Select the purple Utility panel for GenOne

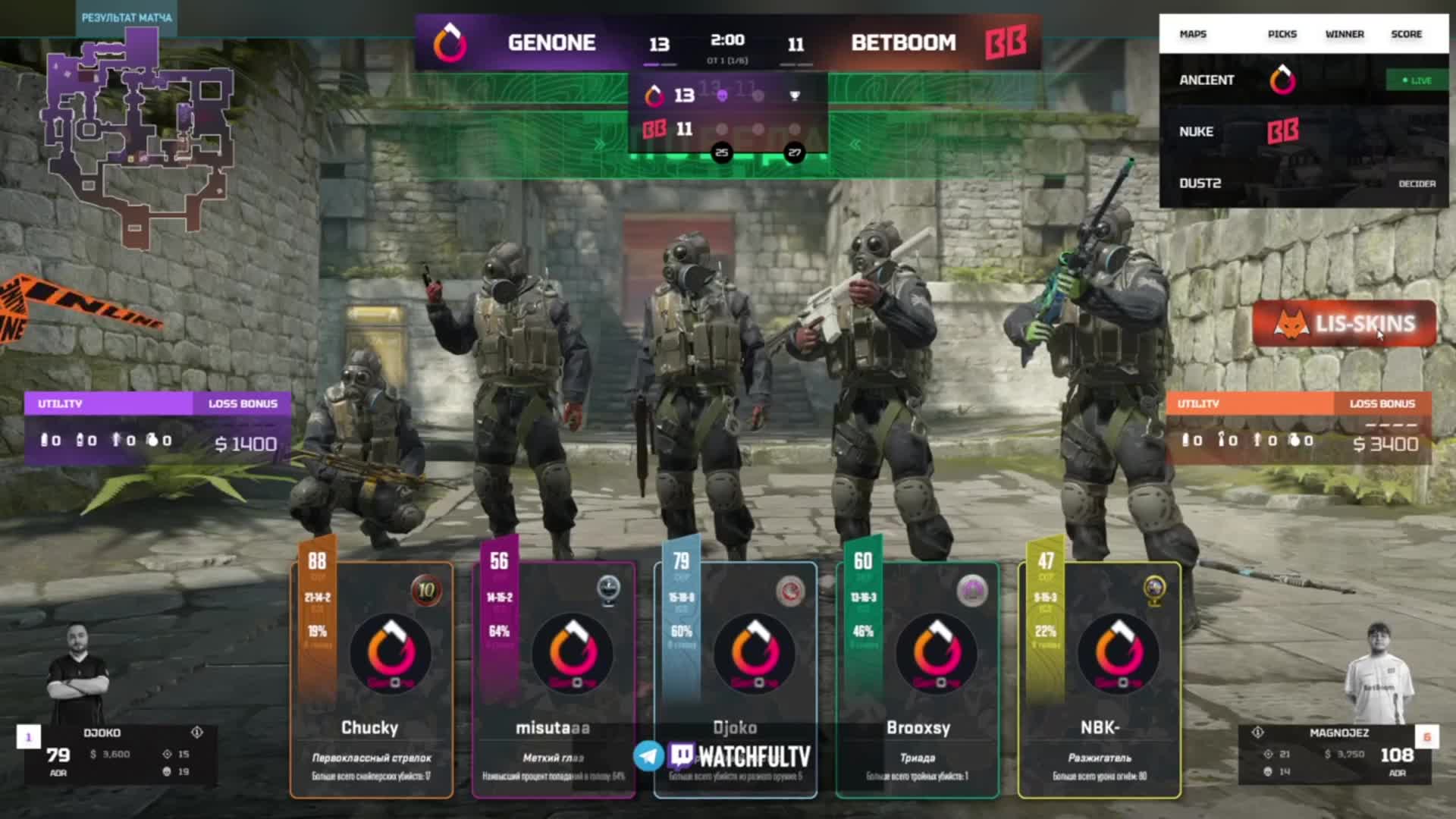(x=157, y=428)
